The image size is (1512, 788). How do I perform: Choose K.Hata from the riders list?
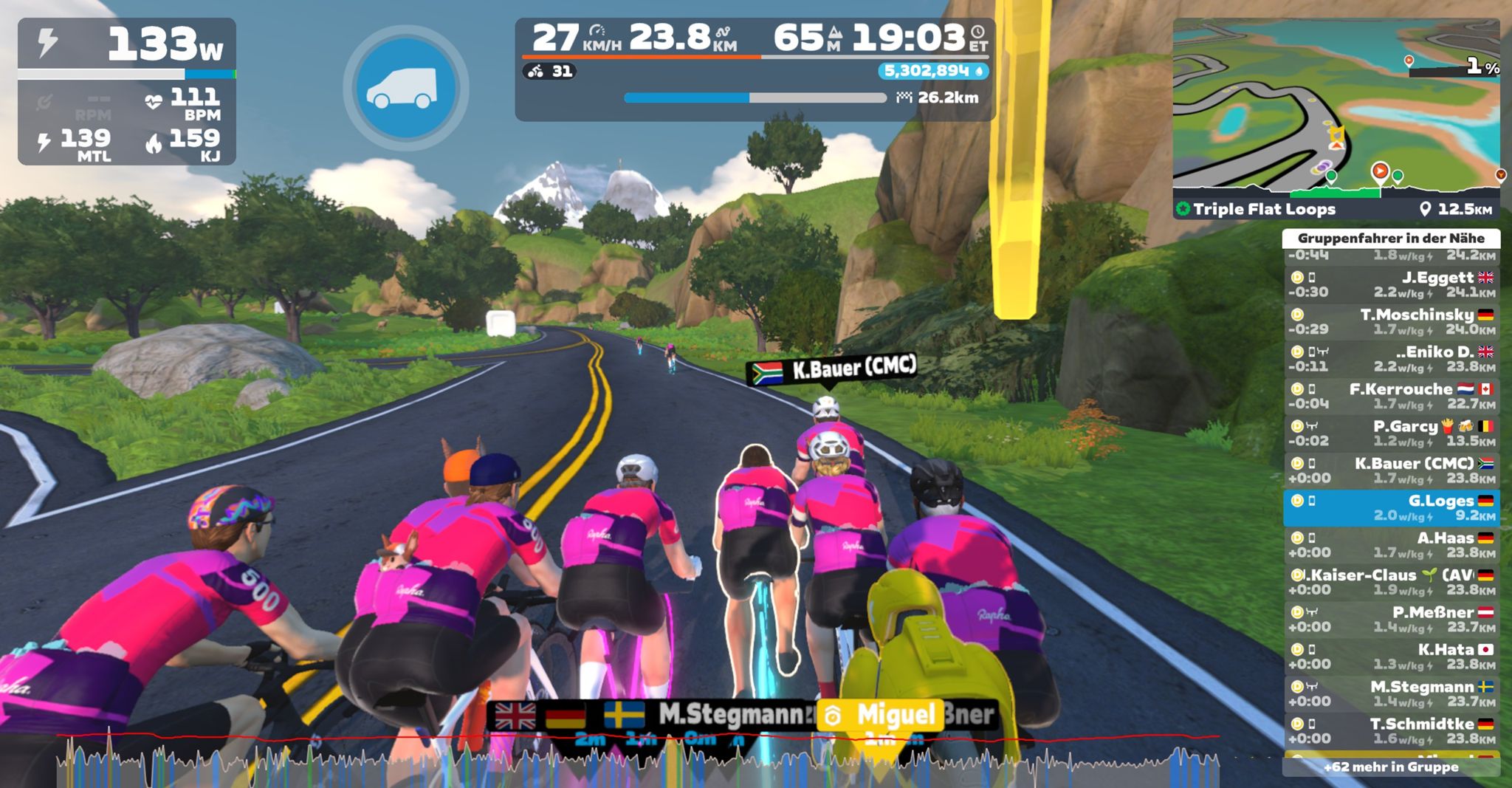pyautogui.click(x=1392, y=657)
